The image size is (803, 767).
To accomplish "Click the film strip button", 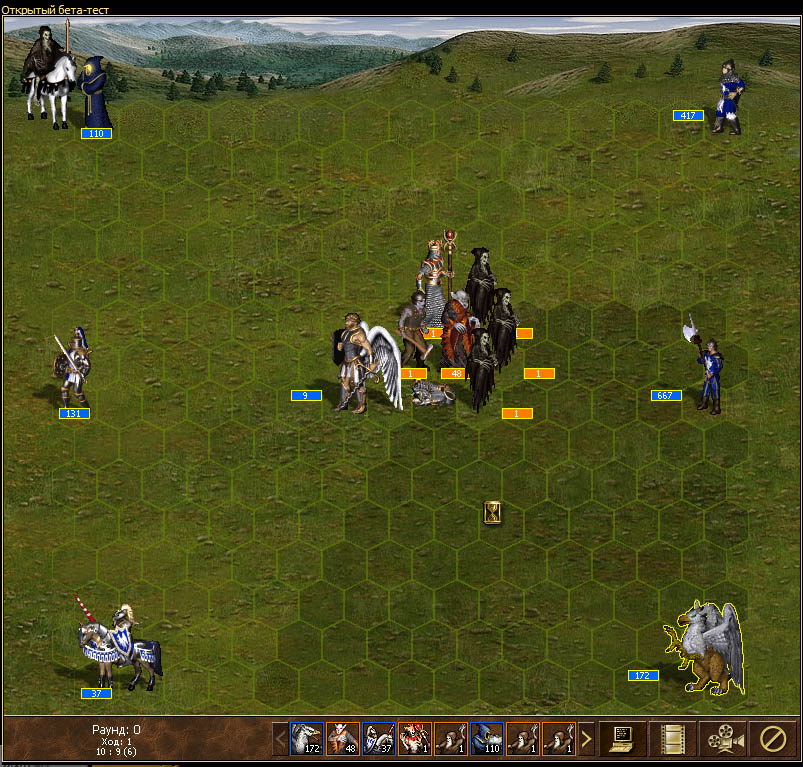I will click(672, 739).
